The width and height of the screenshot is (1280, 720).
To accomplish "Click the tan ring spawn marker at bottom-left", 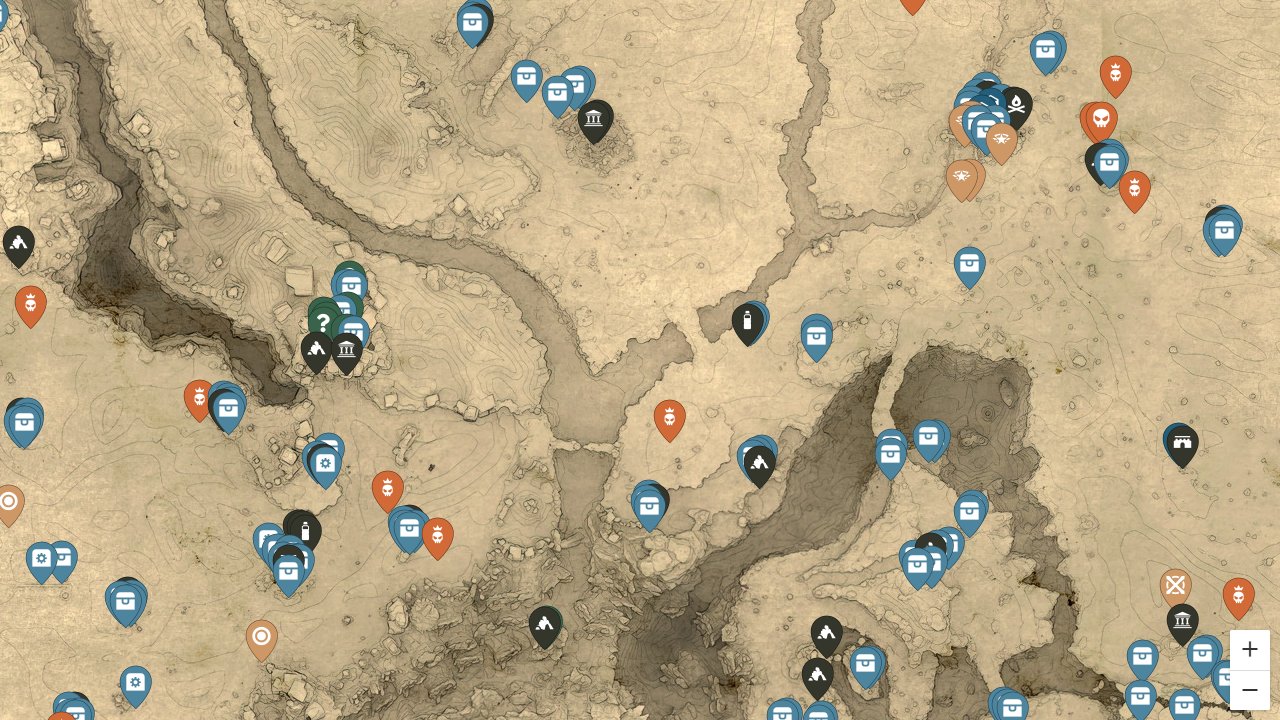I will click(262, 635).
